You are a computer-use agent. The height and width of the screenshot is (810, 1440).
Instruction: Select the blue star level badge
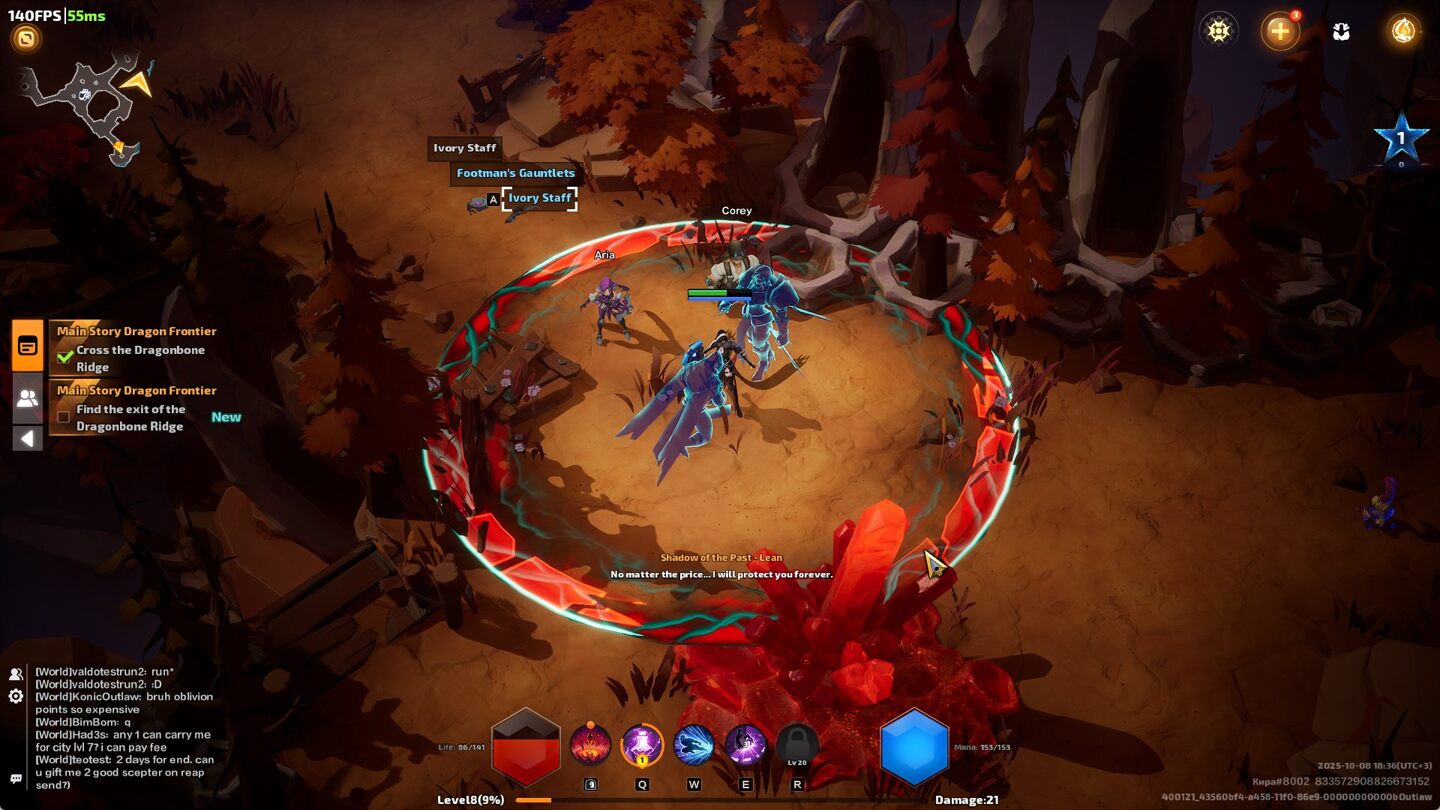tap(1400, 140)
